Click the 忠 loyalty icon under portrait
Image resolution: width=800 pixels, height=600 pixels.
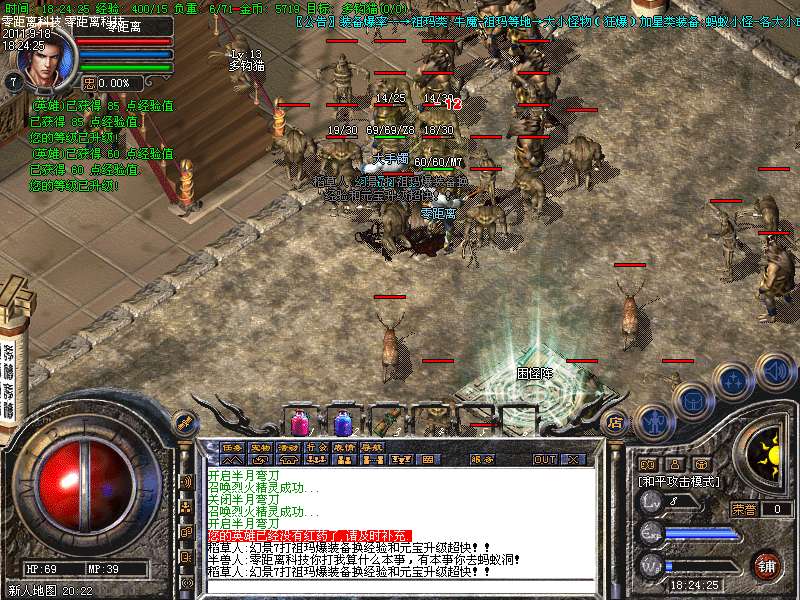pos(88,83)
